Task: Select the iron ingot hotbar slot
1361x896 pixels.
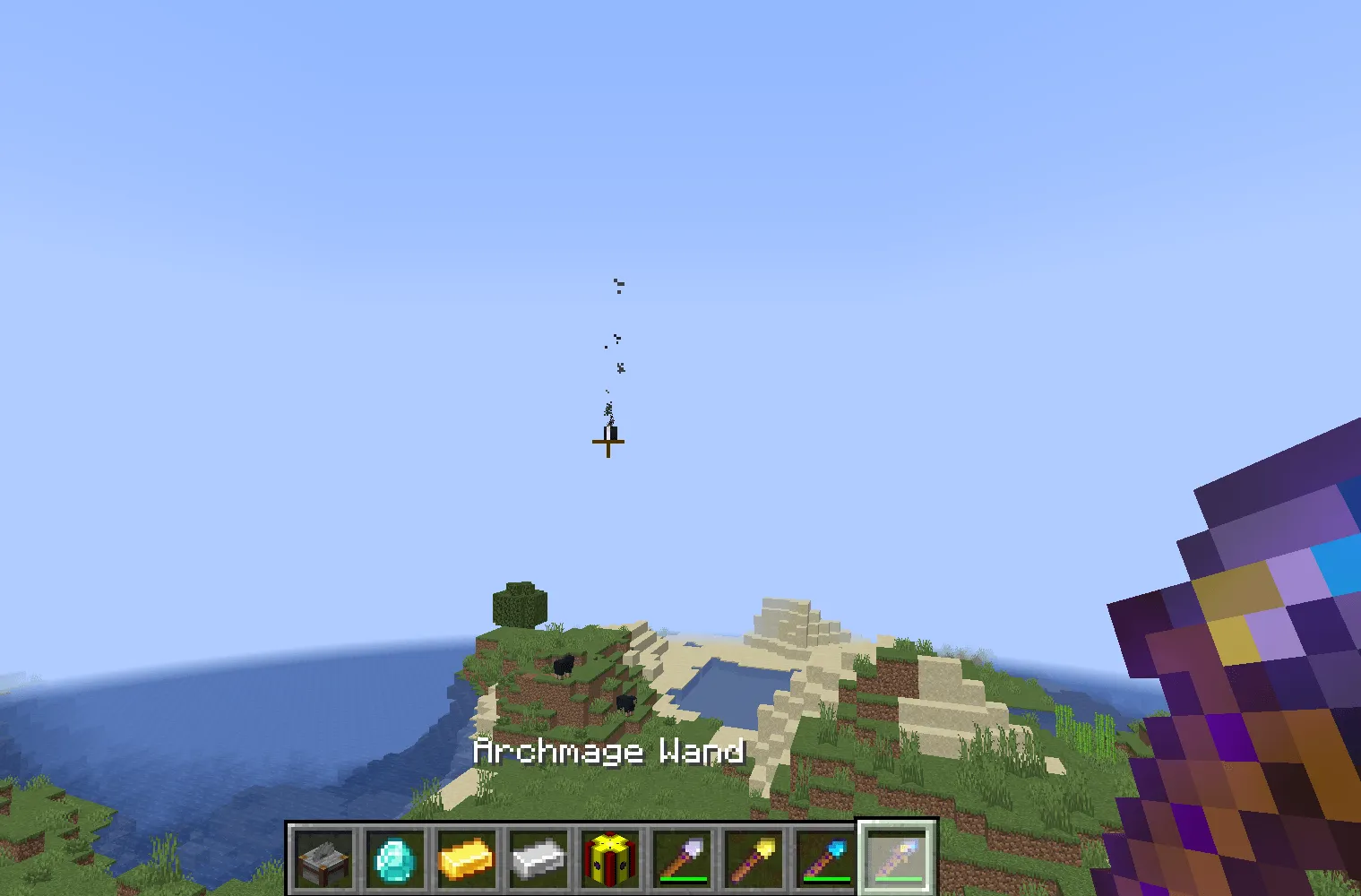Action: click(537, 857)
